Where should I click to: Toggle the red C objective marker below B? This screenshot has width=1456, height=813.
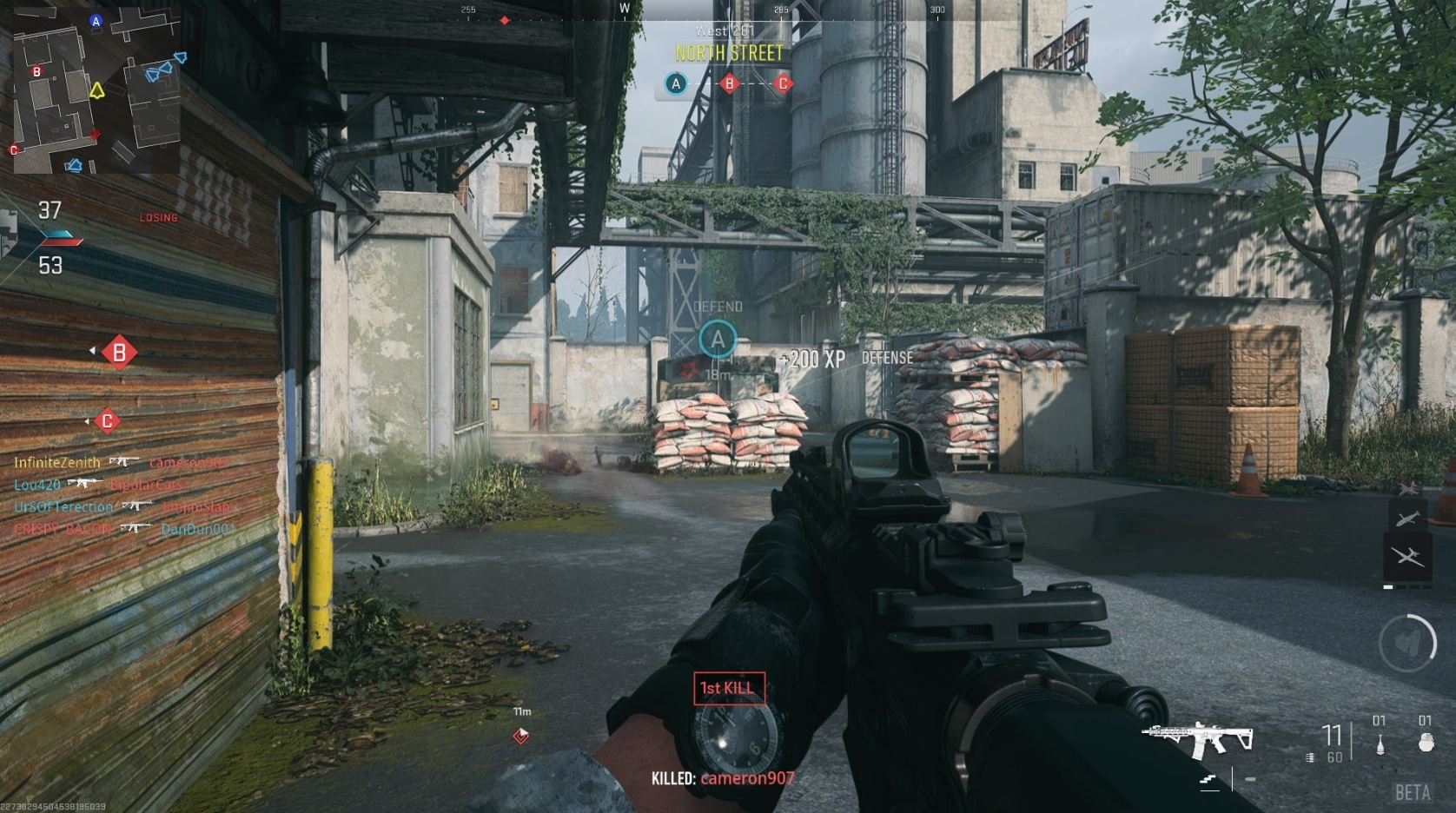point(106,420)
